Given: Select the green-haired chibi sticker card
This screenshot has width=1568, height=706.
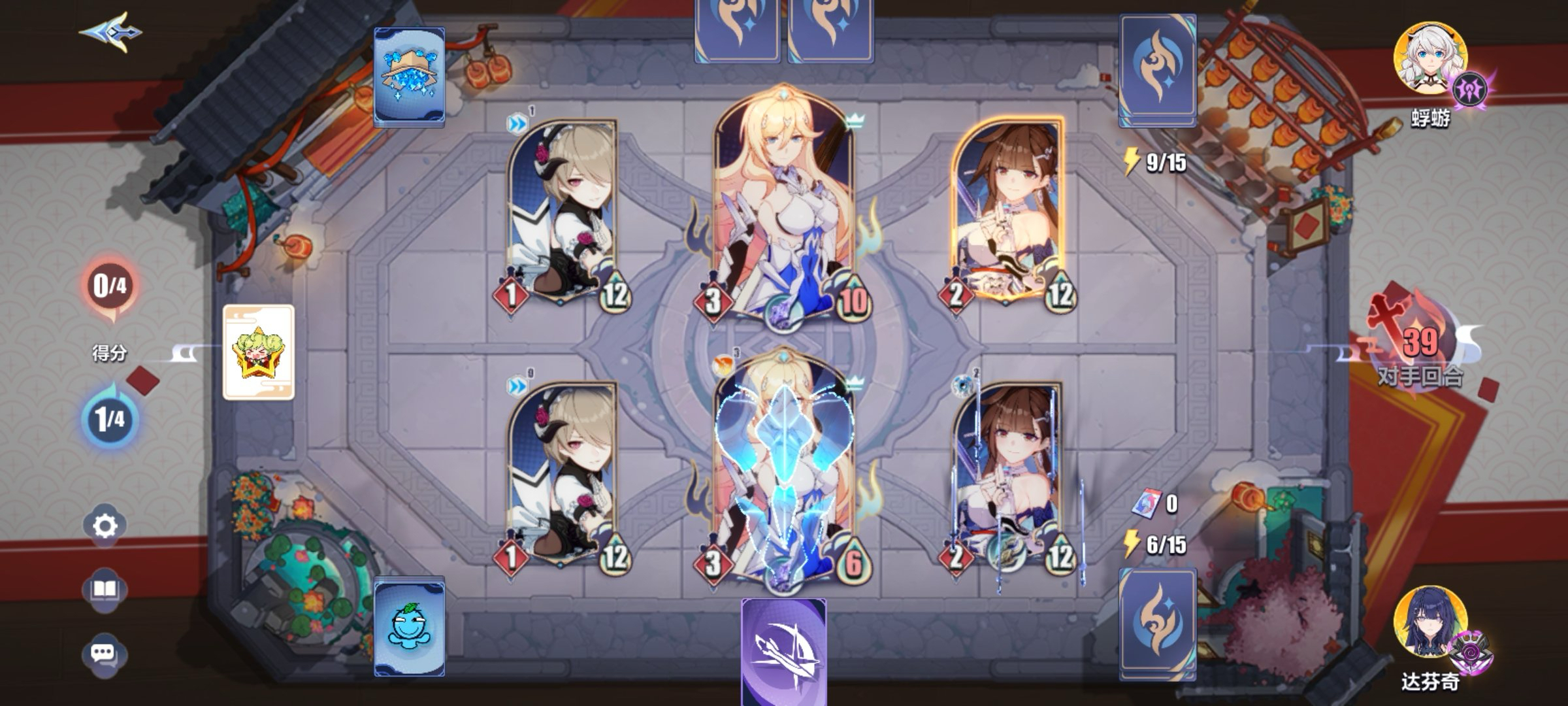Looking at the screenshot, I should click(x=259, y=352).
